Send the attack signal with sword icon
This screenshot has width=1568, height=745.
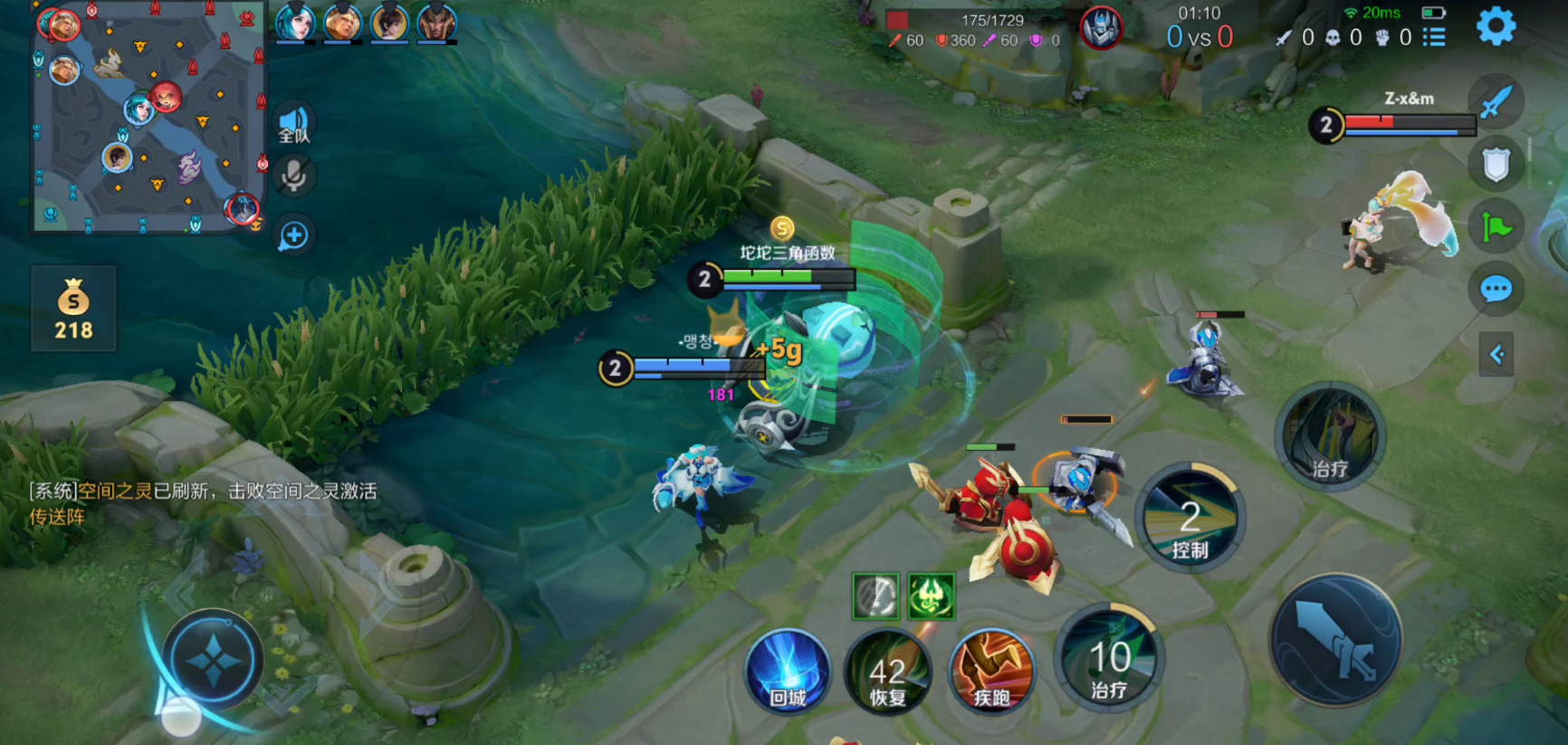pyautogui.click(x=1496, y=101)
